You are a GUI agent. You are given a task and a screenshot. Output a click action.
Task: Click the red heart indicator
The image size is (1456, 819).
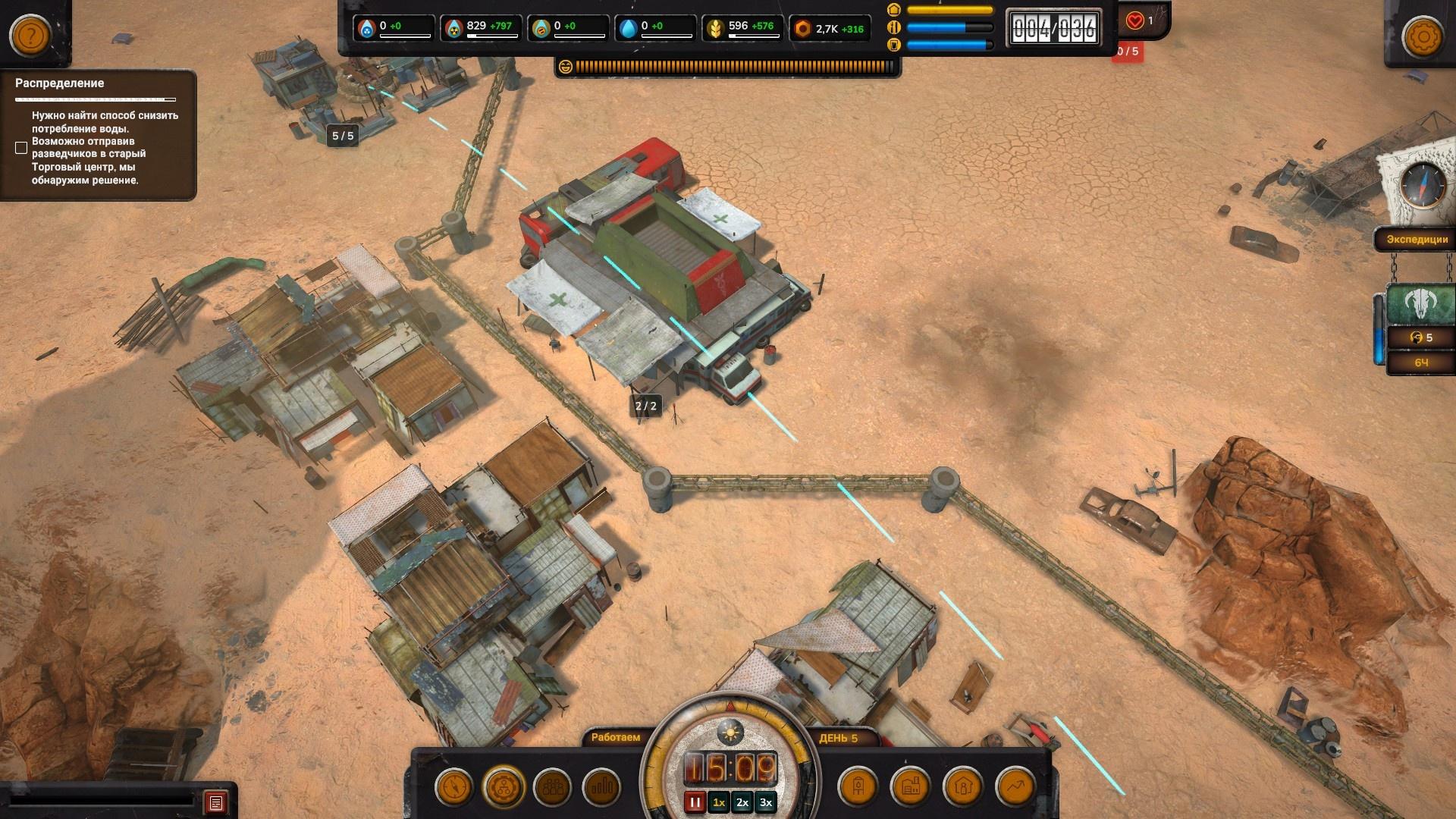(x=1135, y=21)
